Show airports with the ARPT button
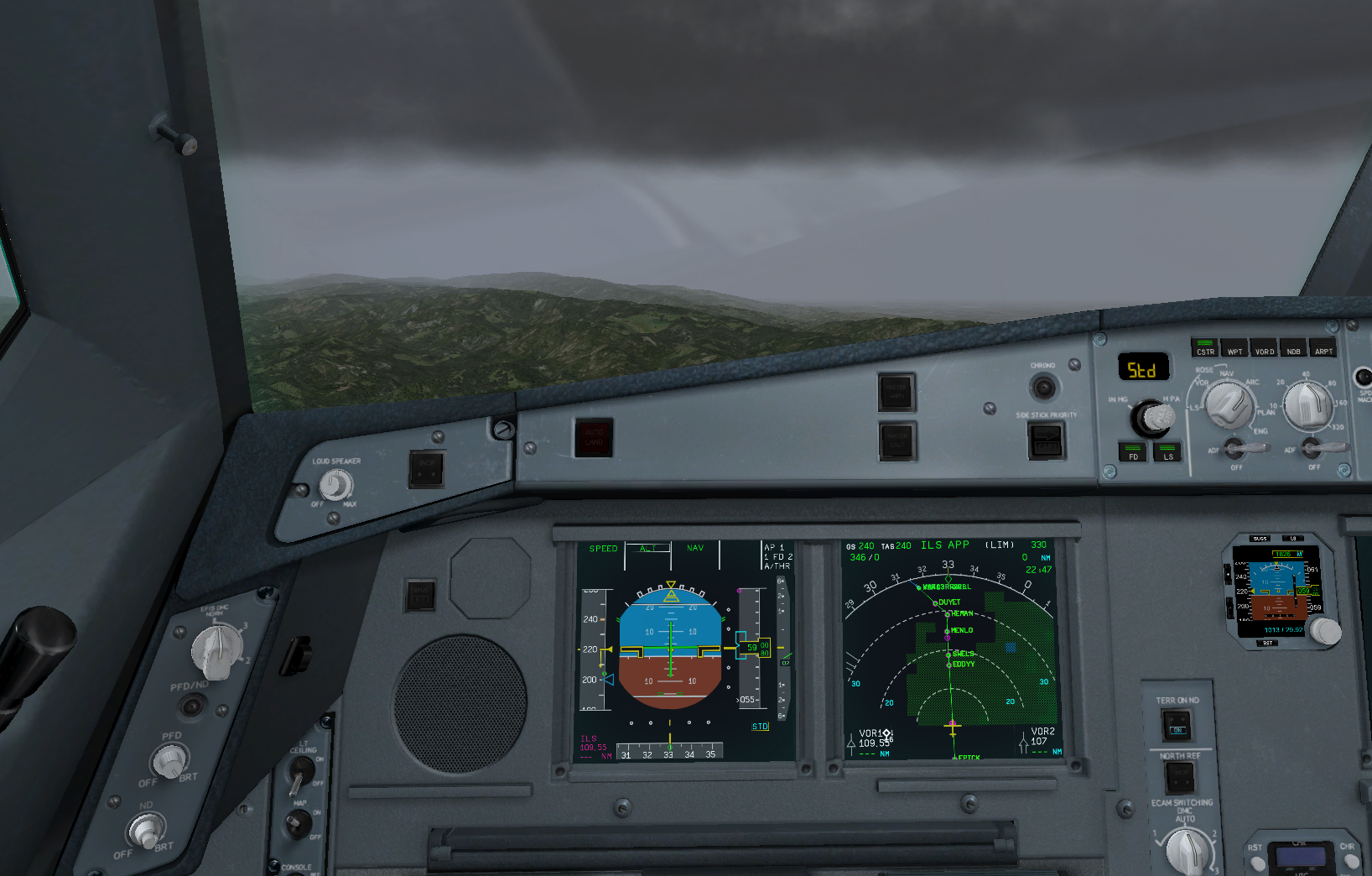Image resolution: width=1372 pixels, height=876 pixels. click(x=1323, y=347)
